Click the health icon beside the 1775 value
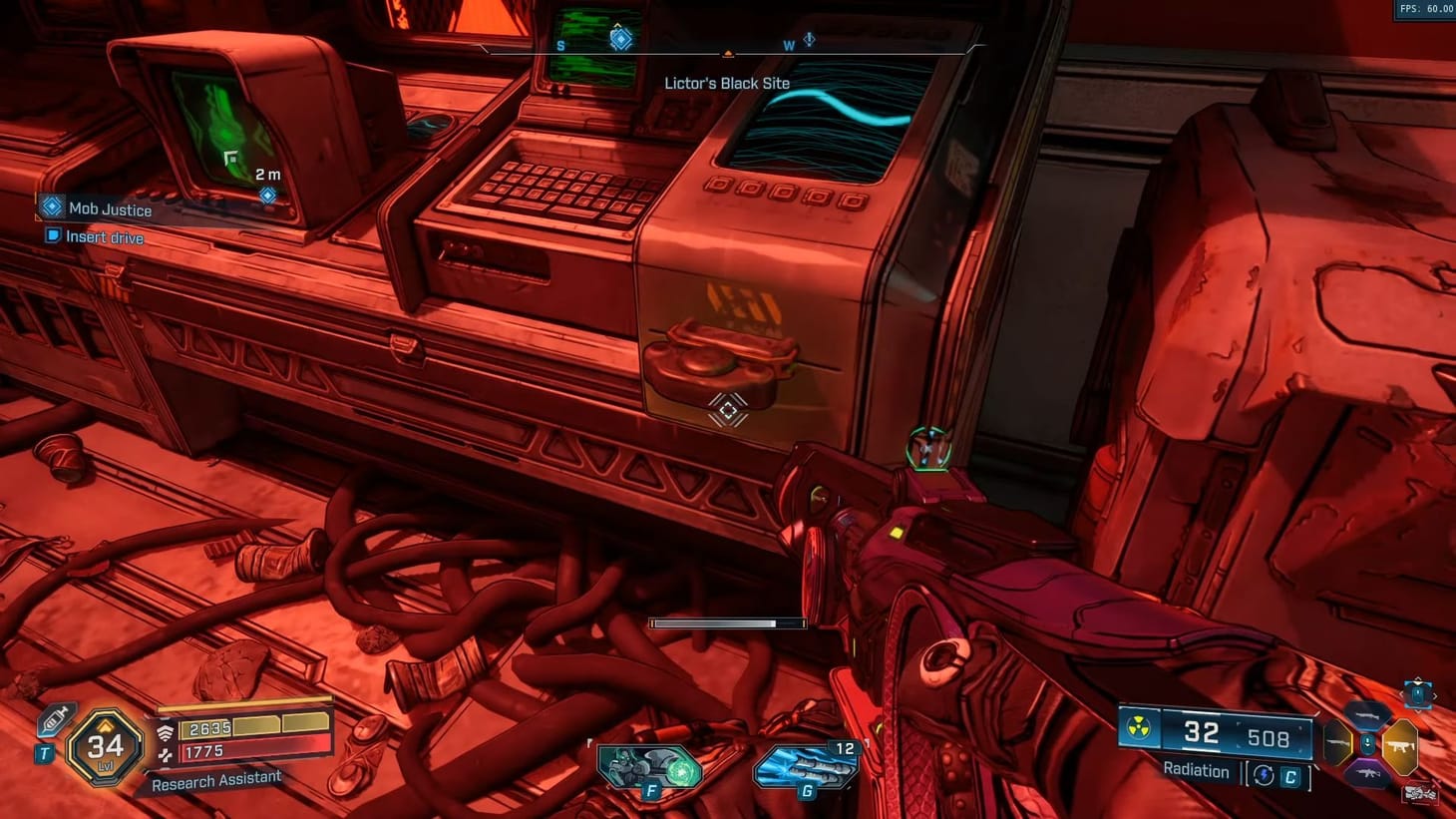 click(164, 755)
